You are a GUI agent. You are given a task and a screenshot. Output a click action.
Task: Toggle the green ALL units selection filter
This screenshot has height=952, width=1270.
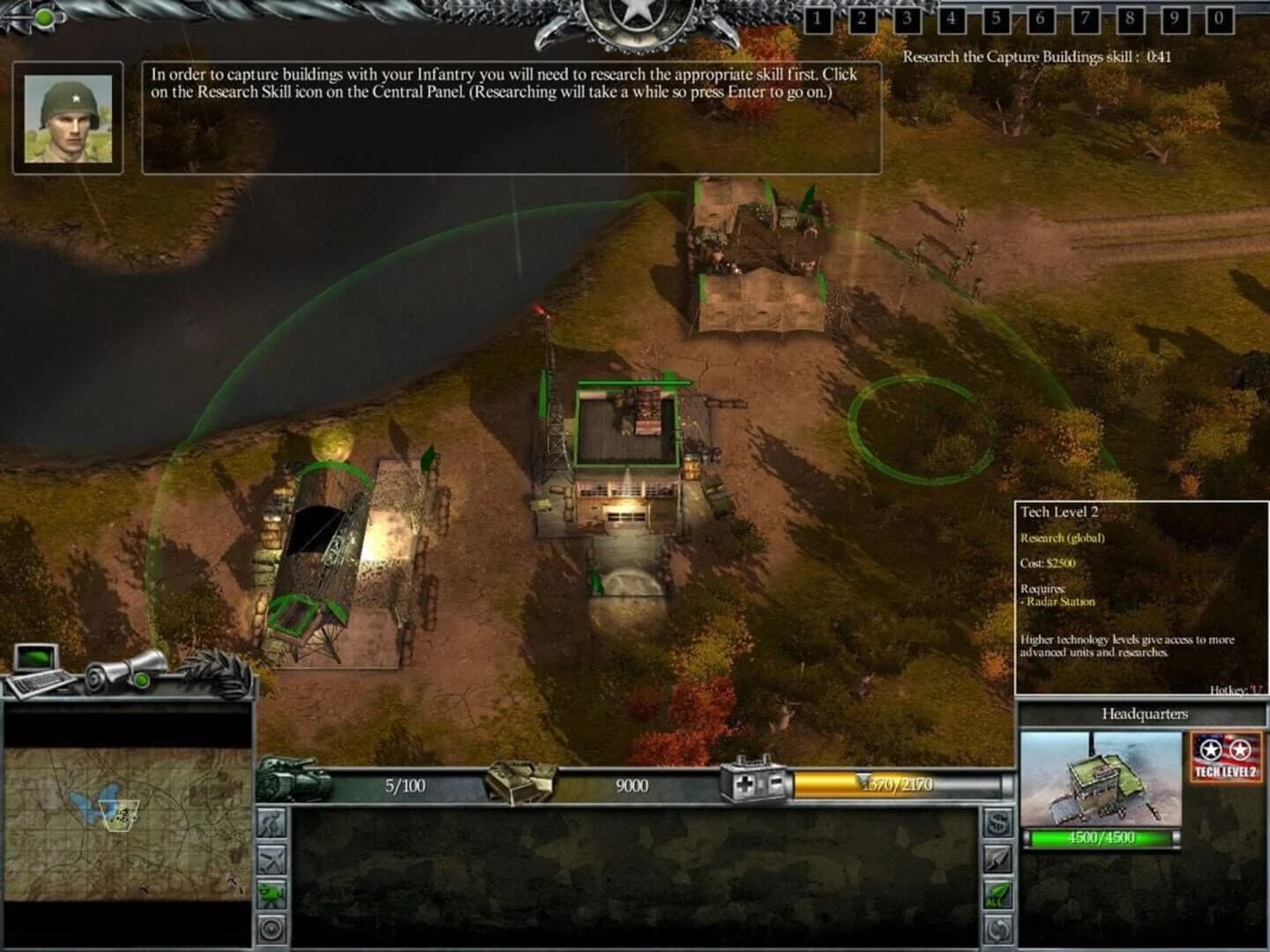(997, 893)
